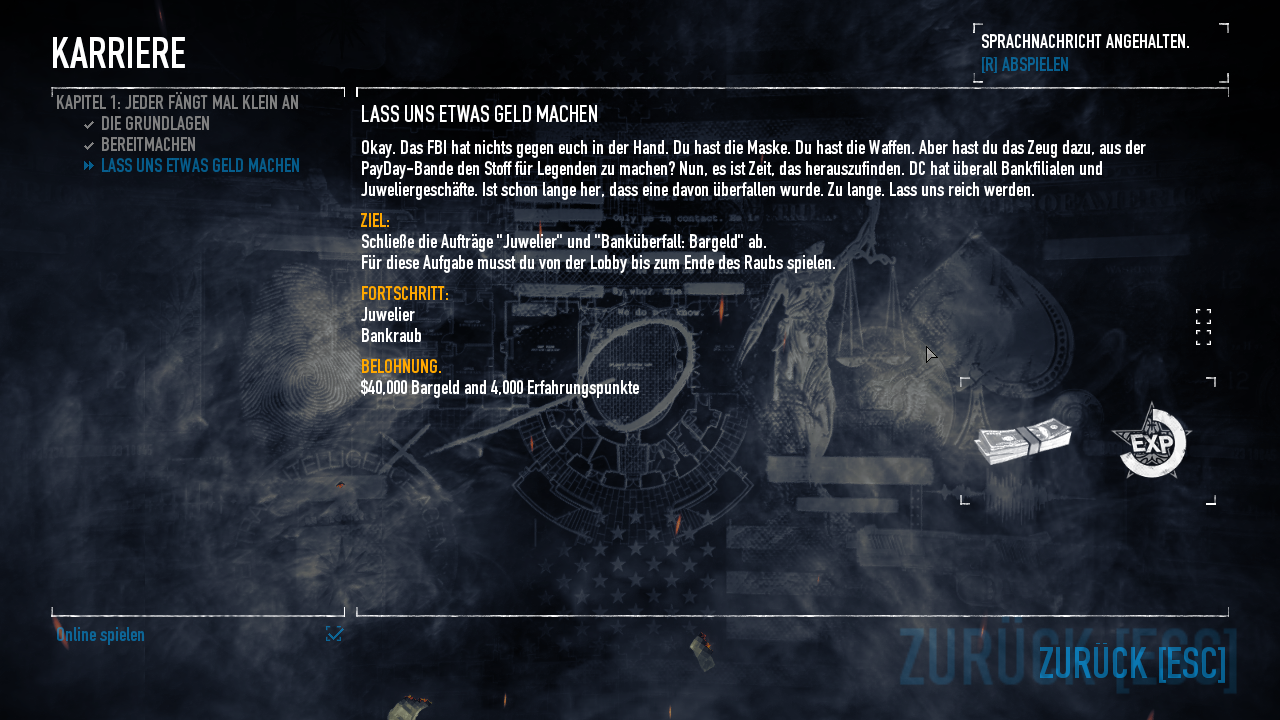The image size is (1280, 720).
Task: Select the LASS UNS ETWAS GELD MACHEN mission
Action: coord(200,166)
